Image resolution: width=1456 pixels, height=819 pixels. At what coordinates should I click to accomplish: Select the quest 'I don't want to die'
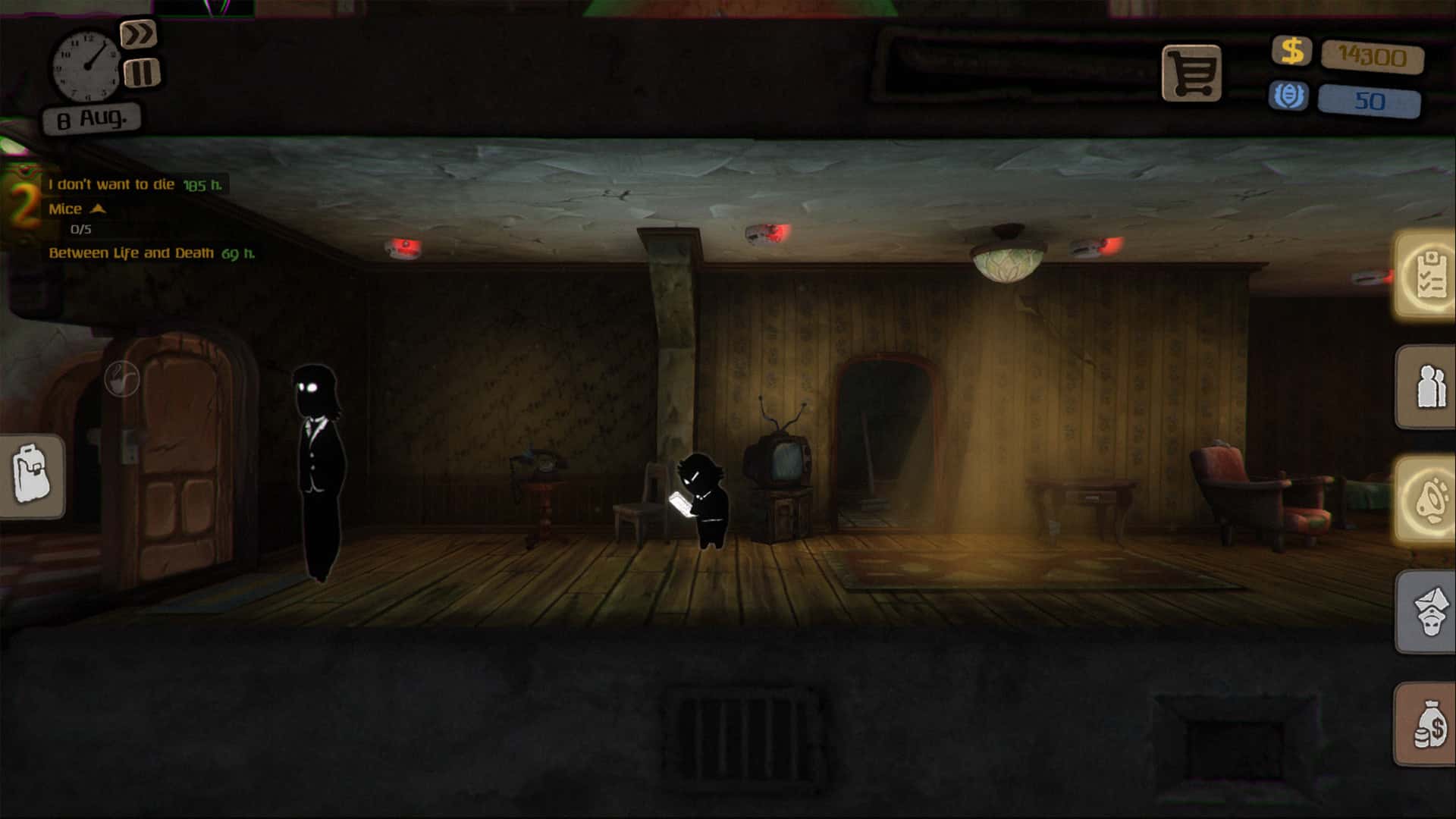click(x=112, y=184)
